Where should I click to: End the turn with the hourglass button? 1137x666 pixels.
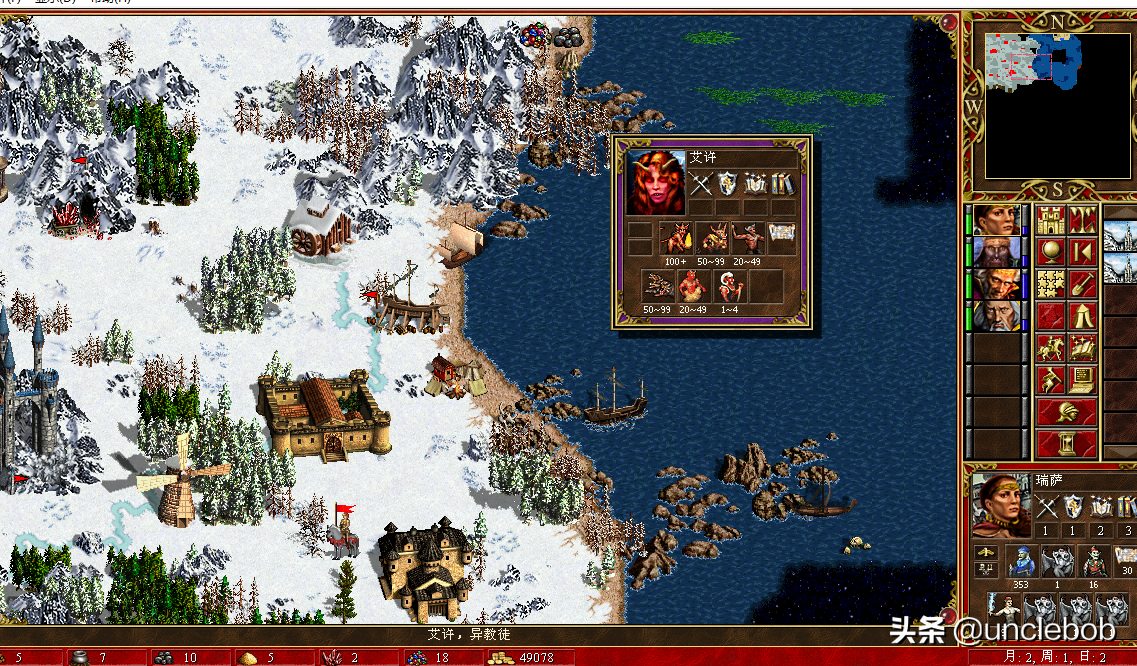coord(1067,442)
